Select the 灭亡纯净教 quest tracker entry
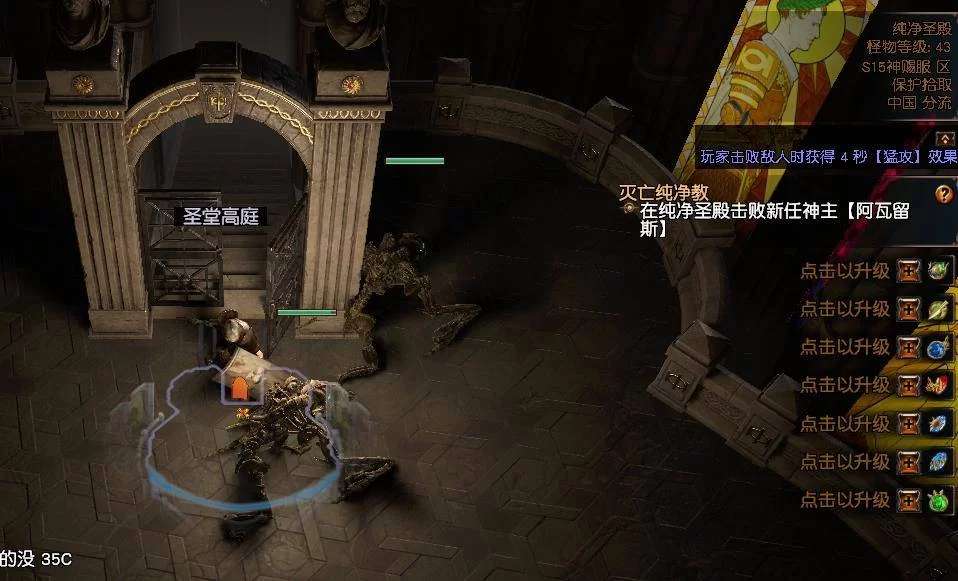Image resolution: width=958 pixels, height=581 pixels. coord(664,192)
